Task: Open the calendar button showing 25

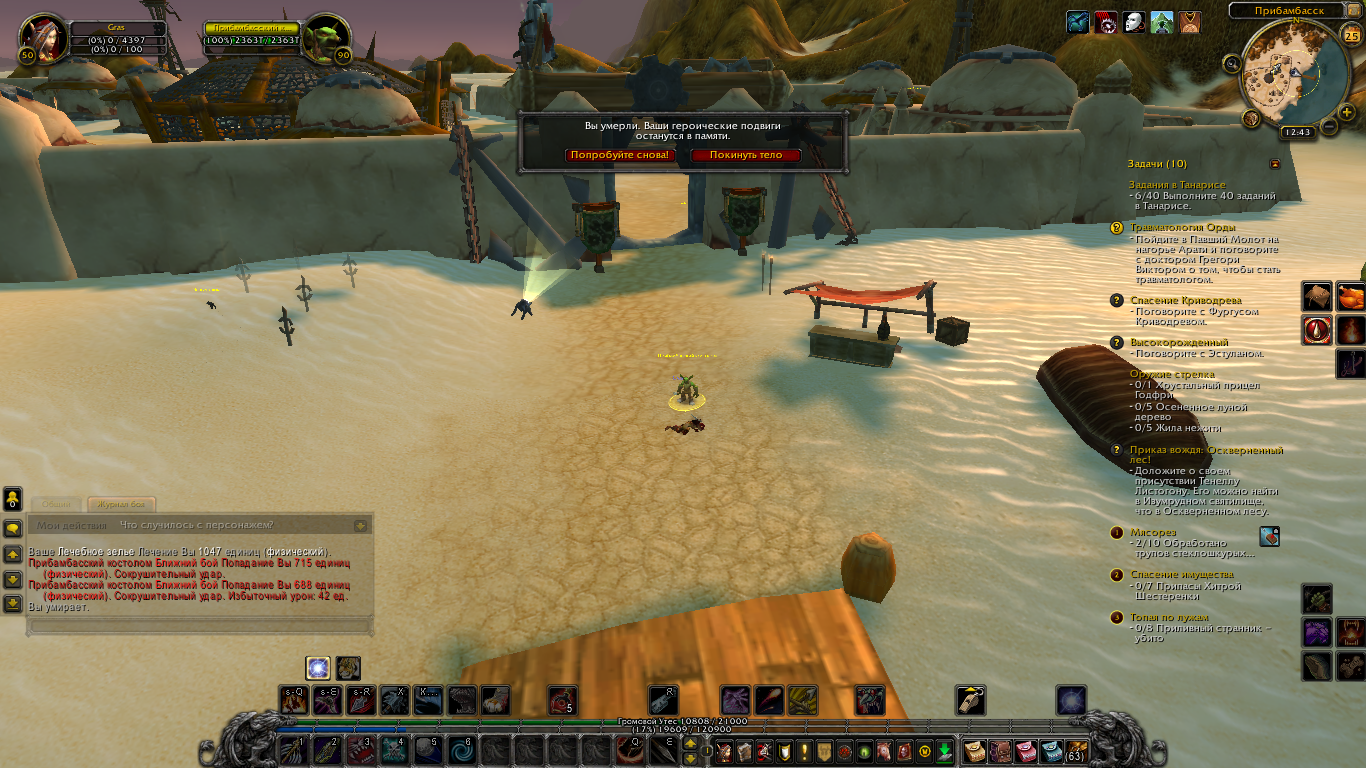Action: [1351, 37]
